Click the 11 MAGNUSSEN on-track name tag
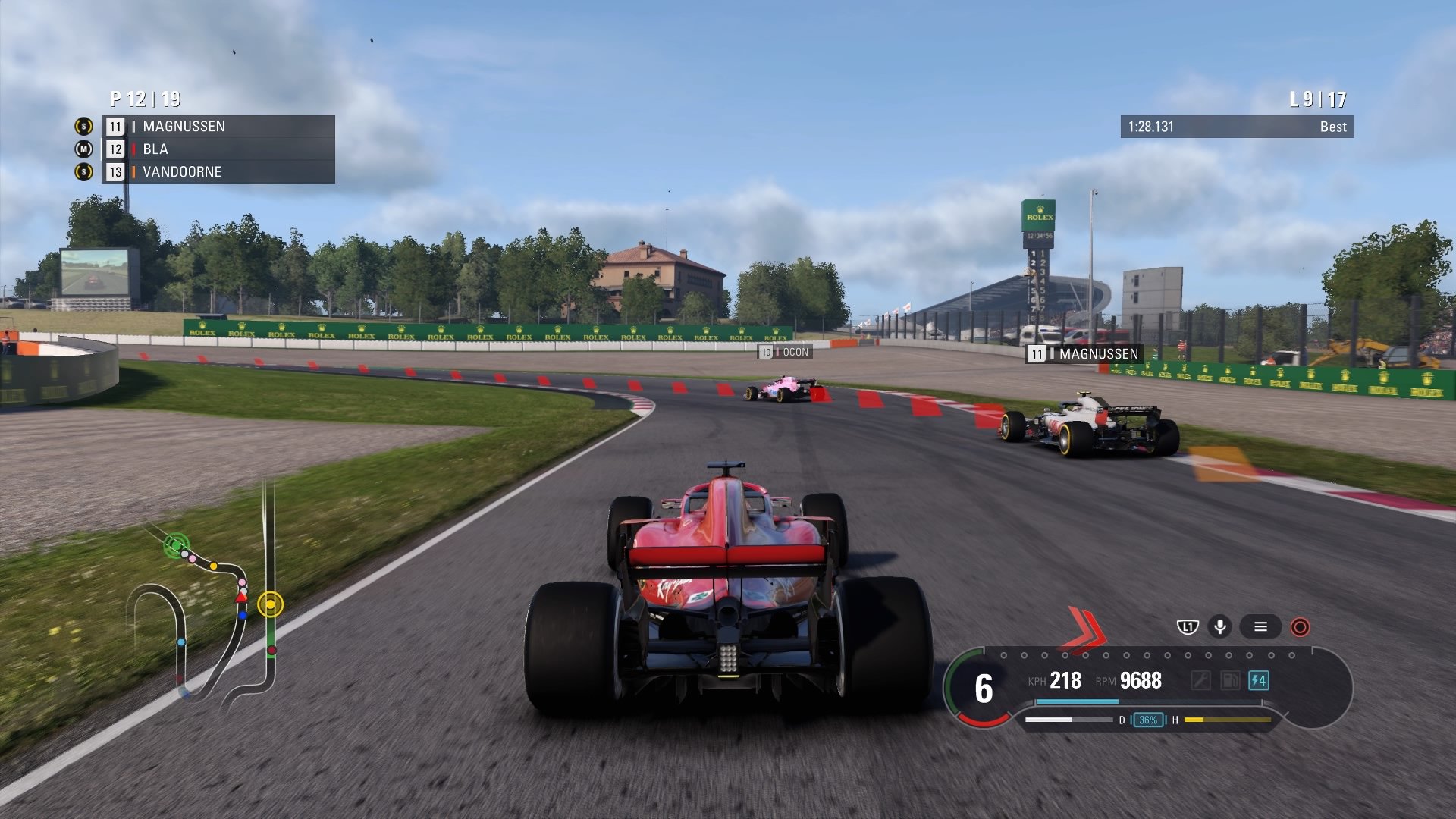Viewport: 1456px width, 819px height. point(1083,352)
